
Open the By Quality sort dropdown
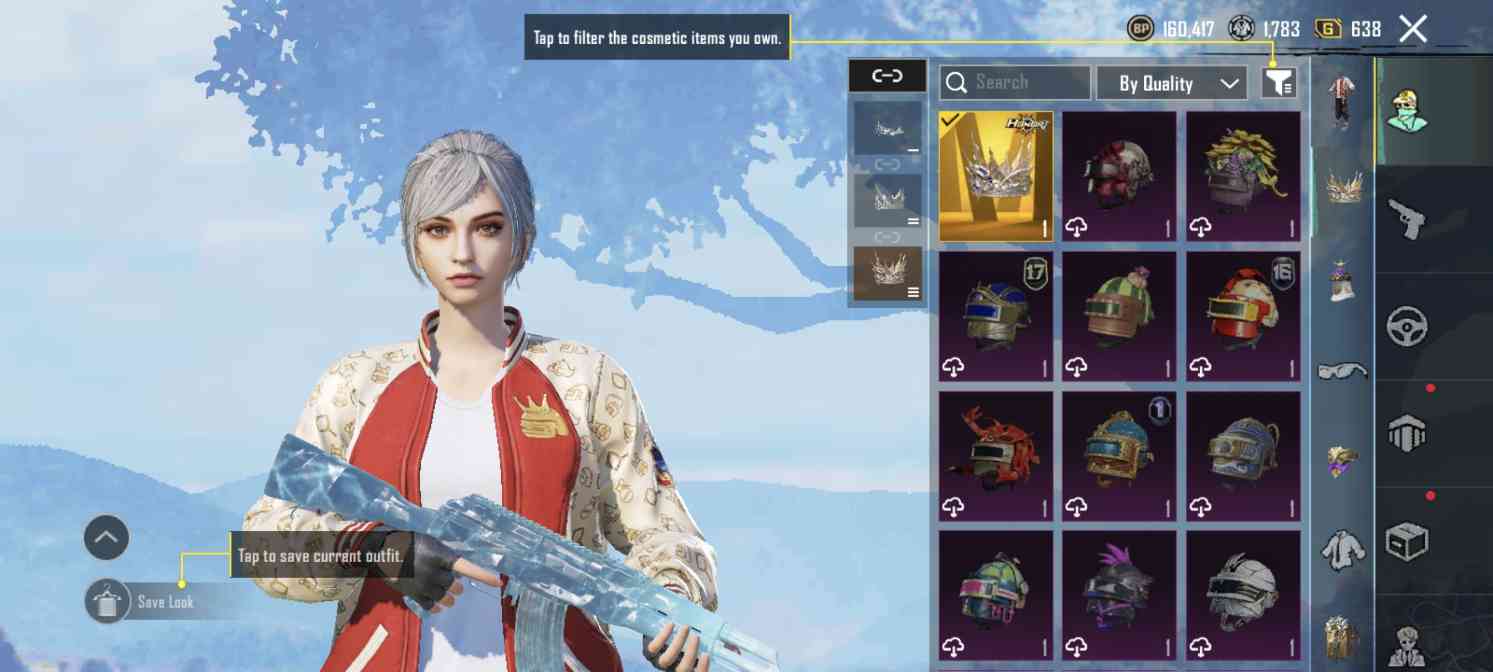[x=1172, y=83]
